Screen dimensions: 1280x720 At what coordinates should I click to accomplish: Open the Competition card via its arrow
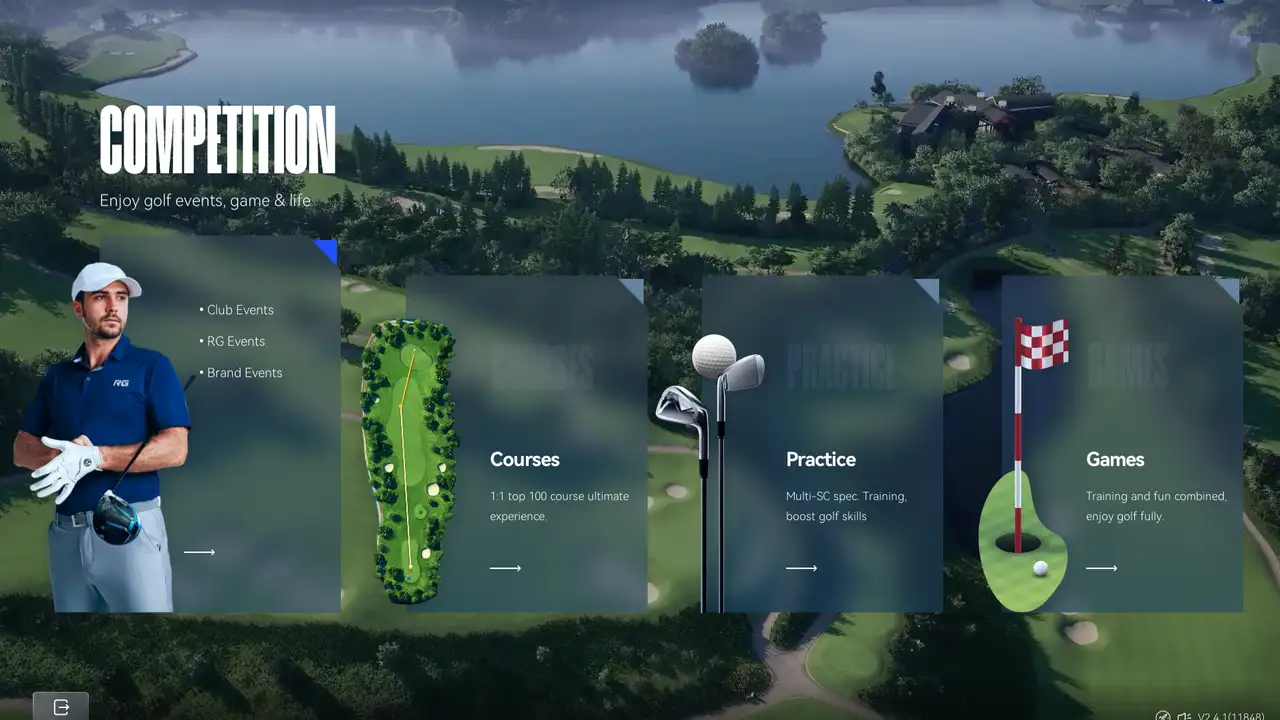[x=200, y=551]
